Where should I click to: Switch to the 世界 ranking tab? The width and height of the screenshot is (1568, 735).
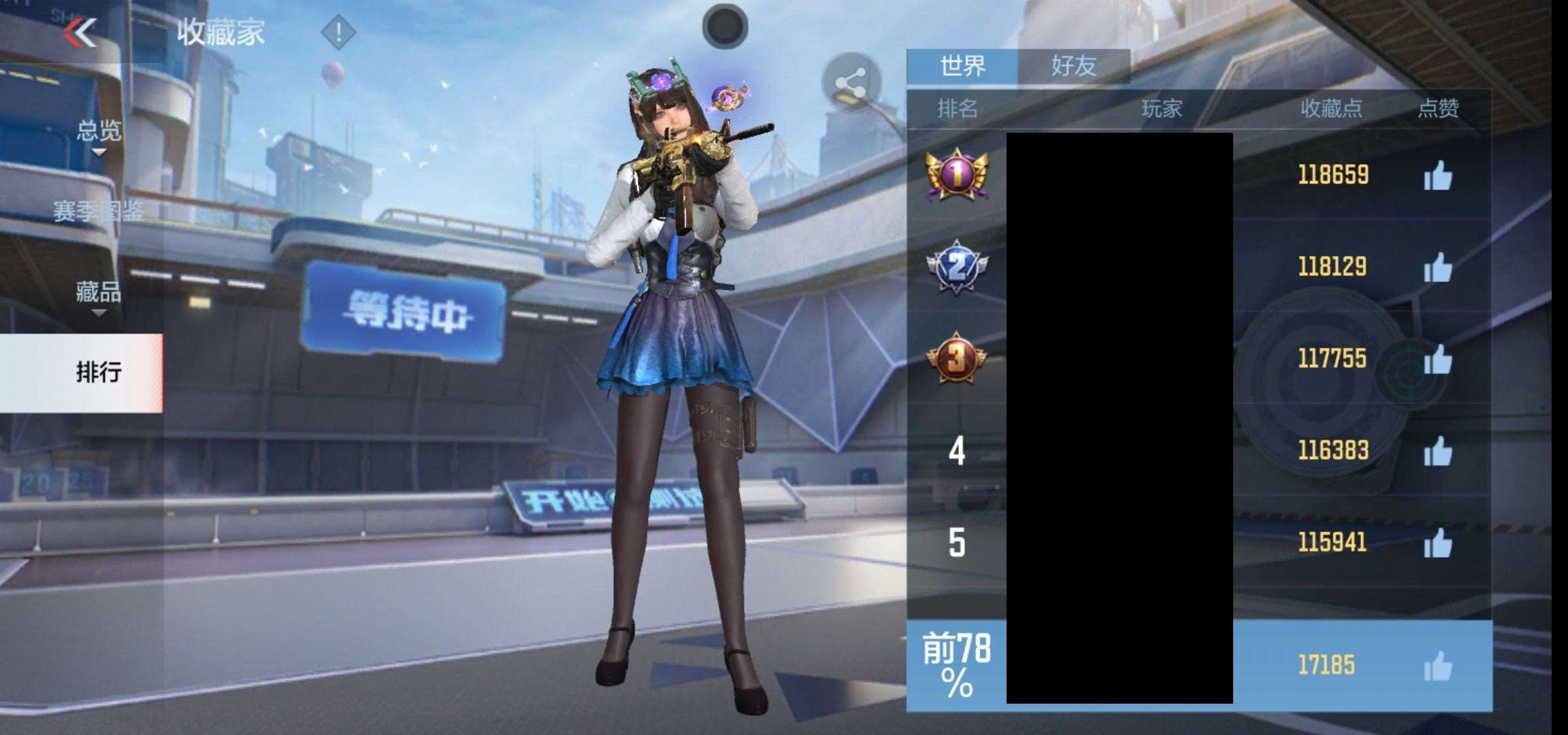(962, 66)
